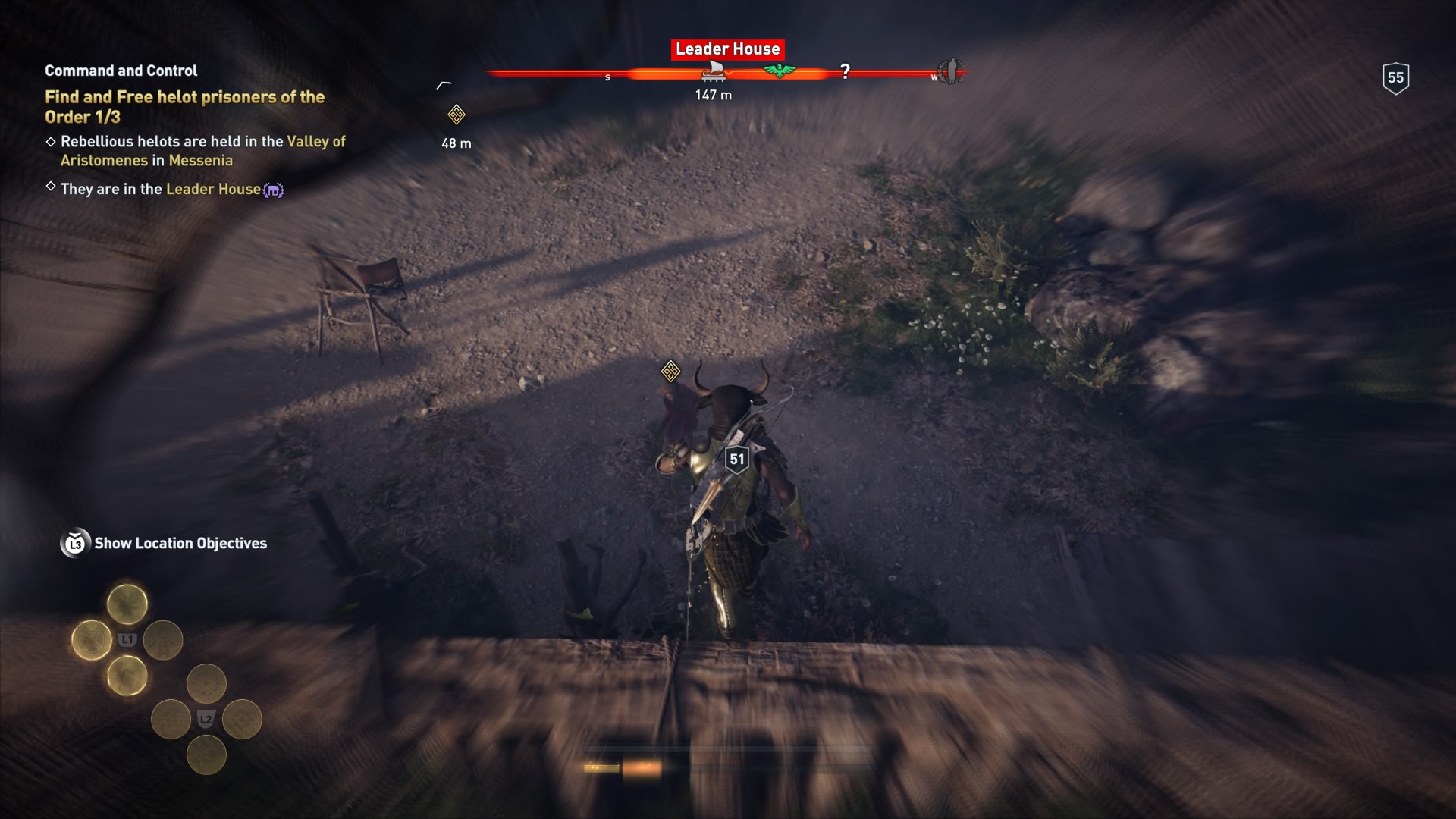This screenshot has height=819, width=1456.
Task: Select the ship icon on the compass
Action: coord(714,73)
